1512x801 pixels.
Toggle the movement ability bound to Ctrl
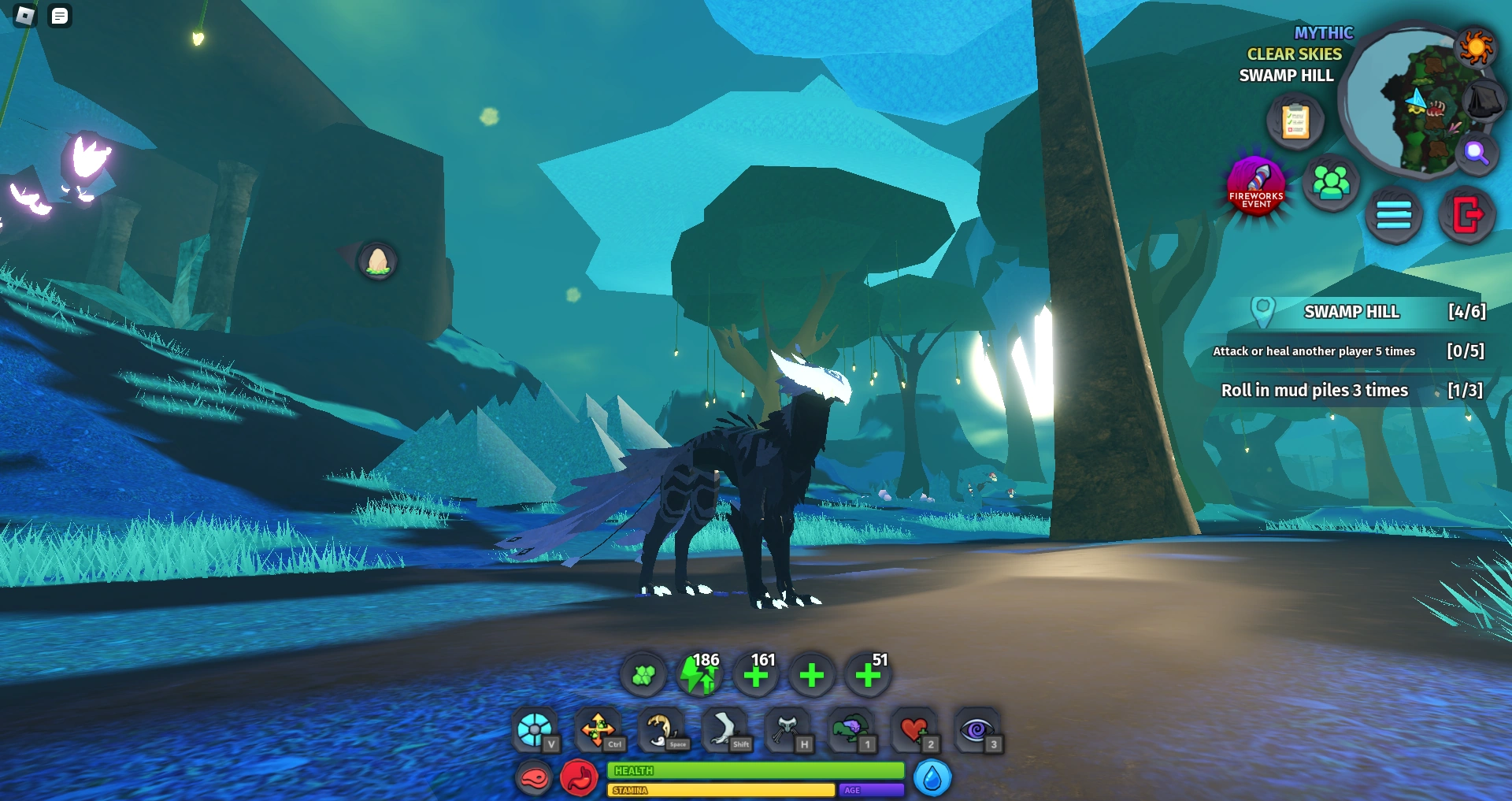click(598, 729)
